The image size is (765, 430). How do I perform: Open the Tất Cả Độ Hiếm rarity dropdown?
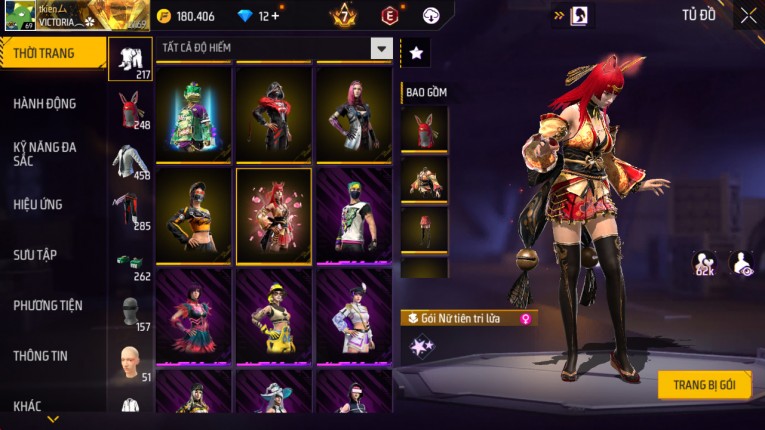point(381,48)
